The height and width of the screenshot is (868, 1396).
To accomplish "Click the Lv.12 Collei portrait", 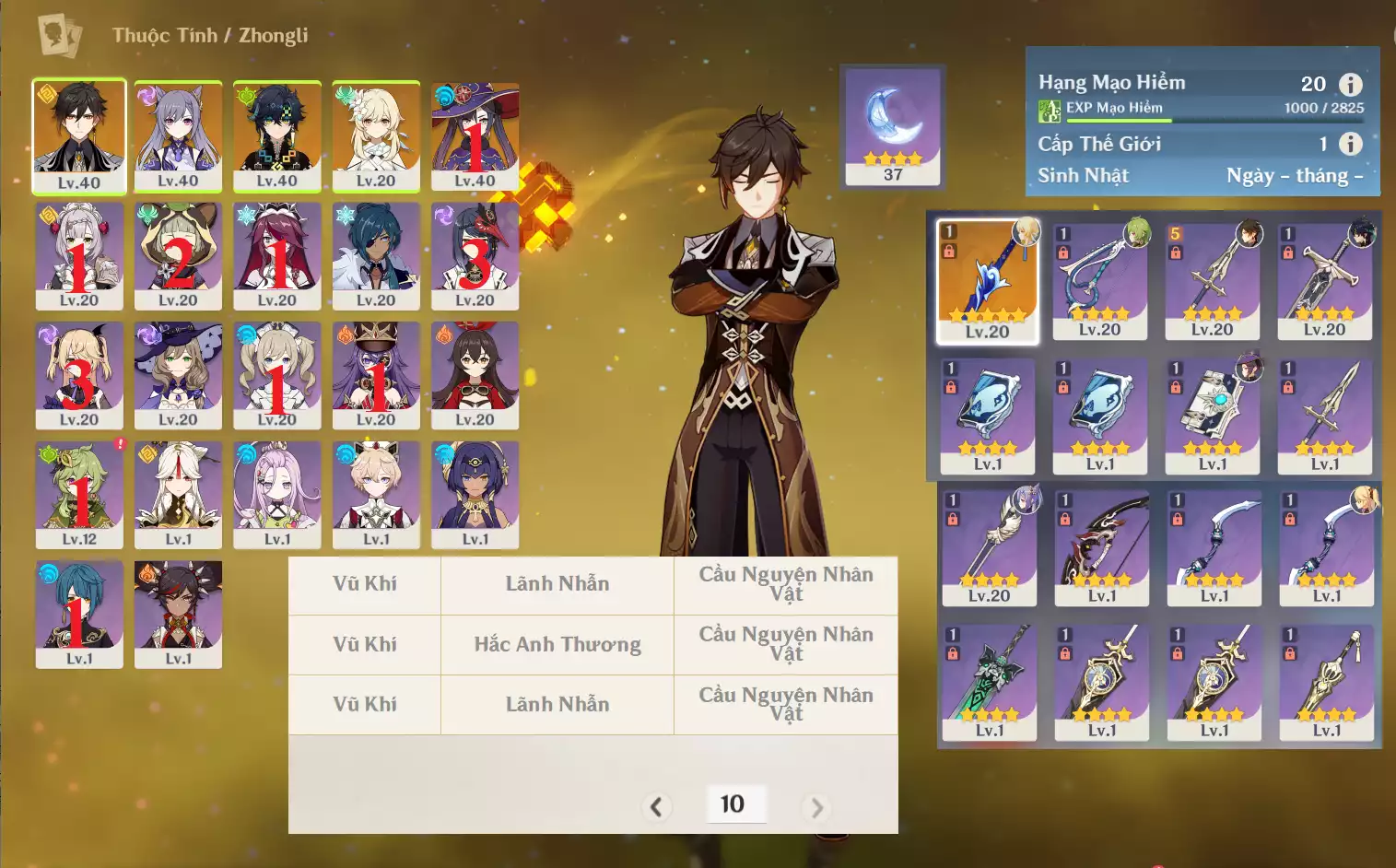I will tap(79, 494).
